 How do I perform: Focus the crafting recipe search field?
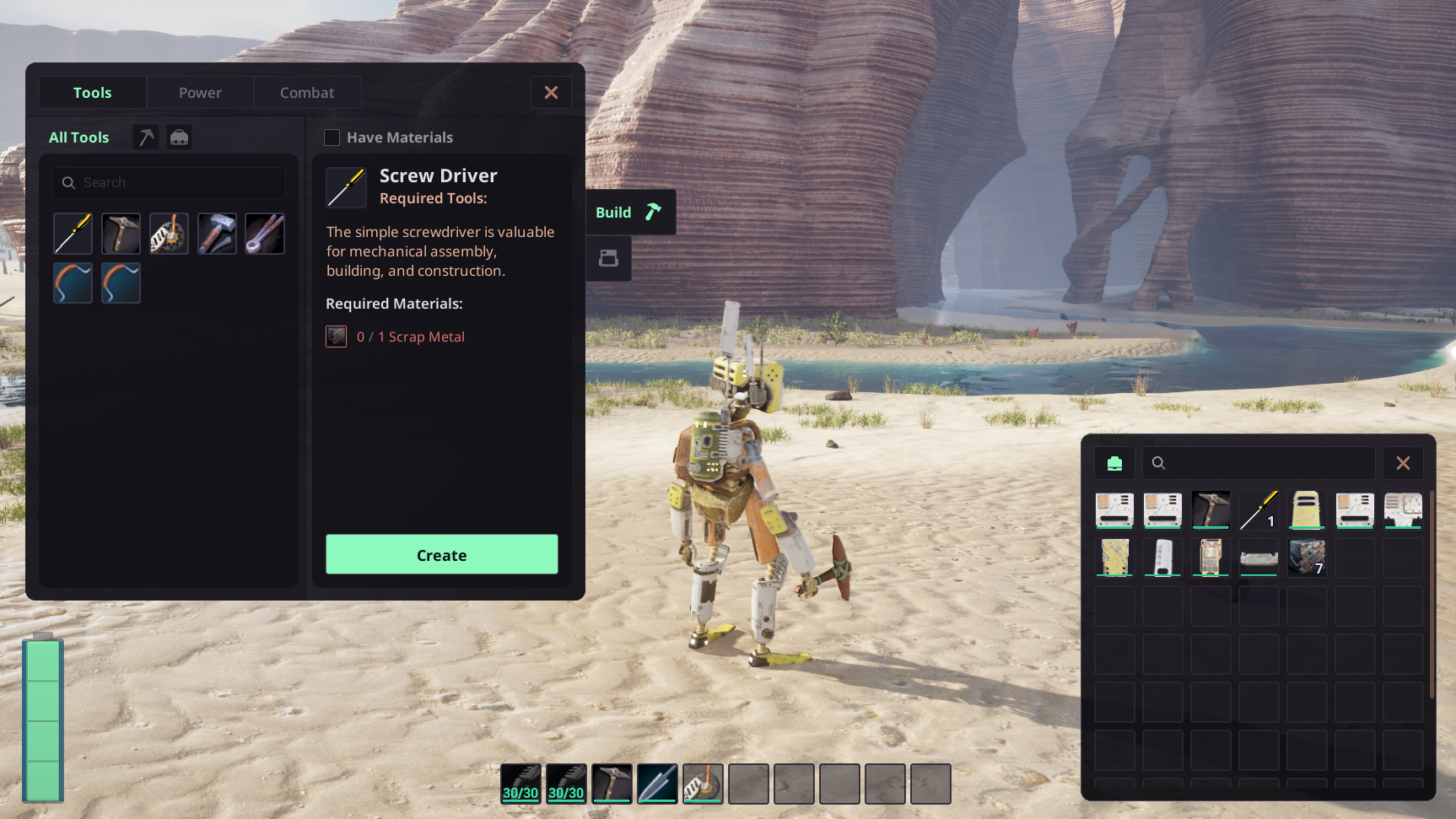click(x=169, y=182)
